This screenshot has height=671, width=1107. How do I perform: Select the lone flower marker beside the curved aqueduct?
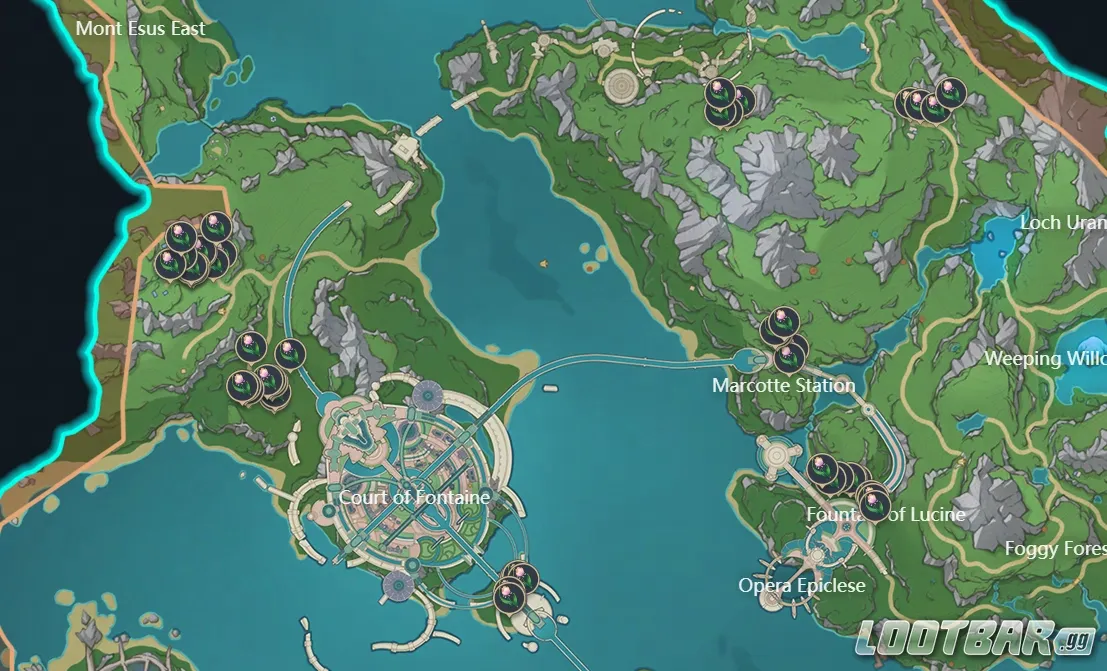tap(290, 351)
